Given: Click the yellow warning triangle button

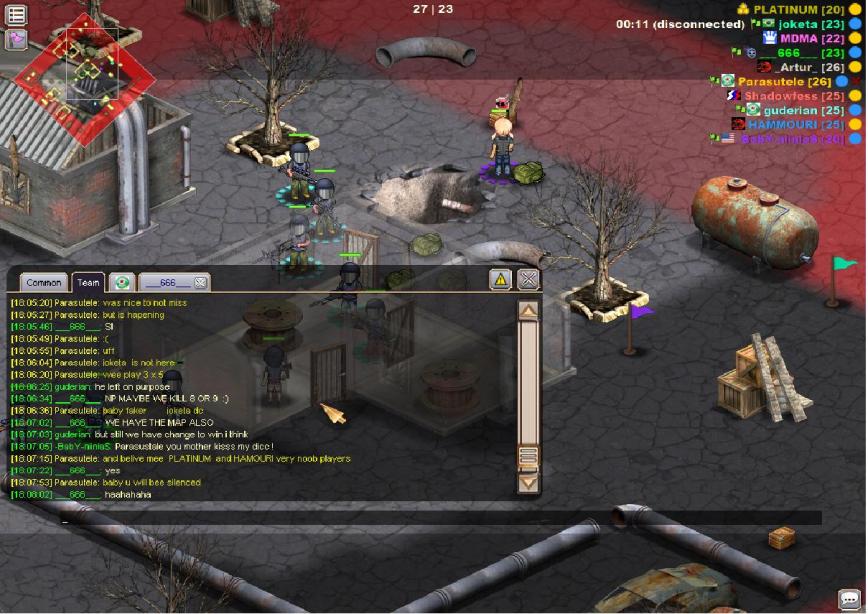Looking at the screenshot, I should pyautogui.click(x=501, y=279).
